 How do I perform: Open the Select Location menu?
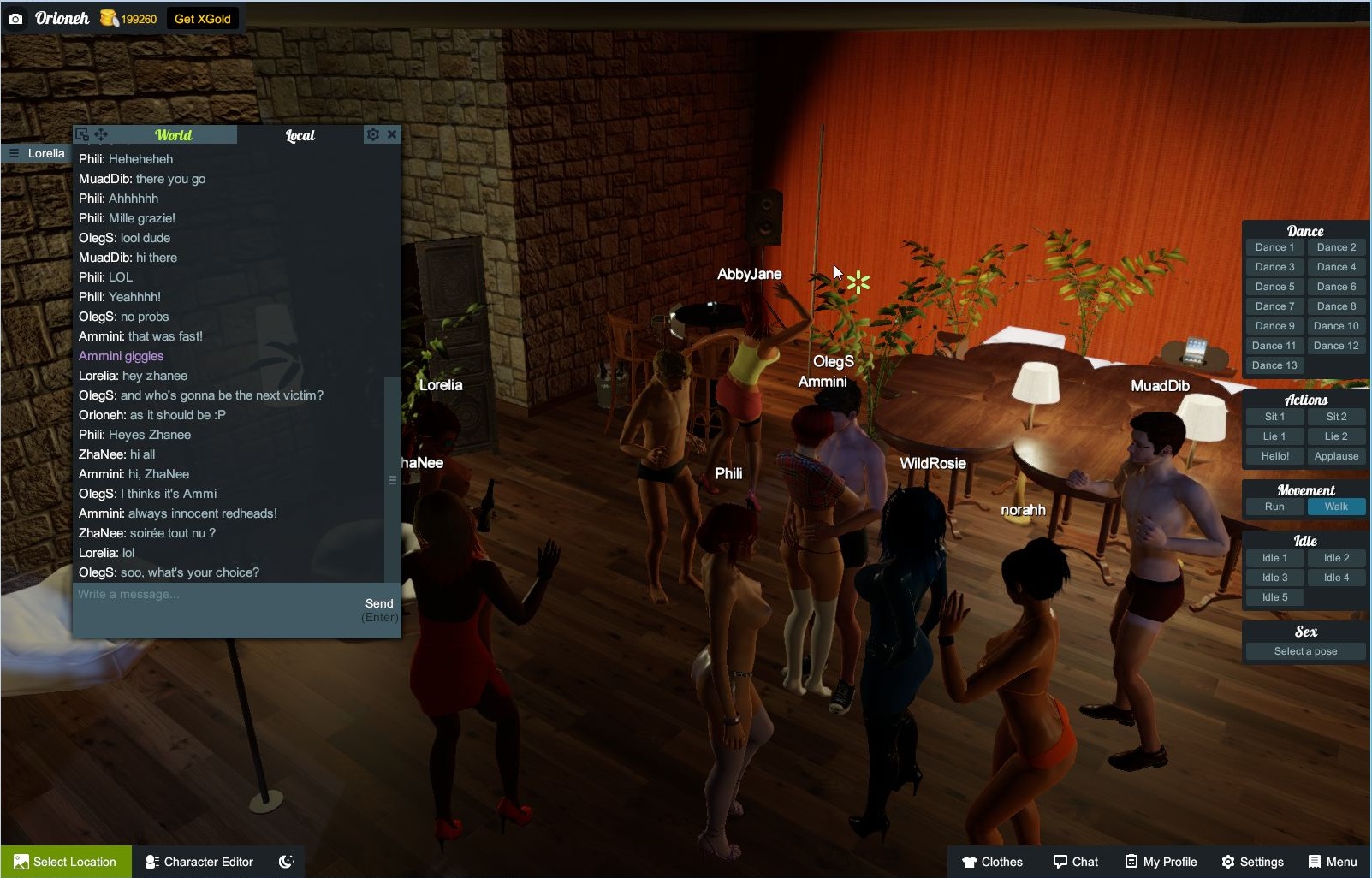(66, 862)
